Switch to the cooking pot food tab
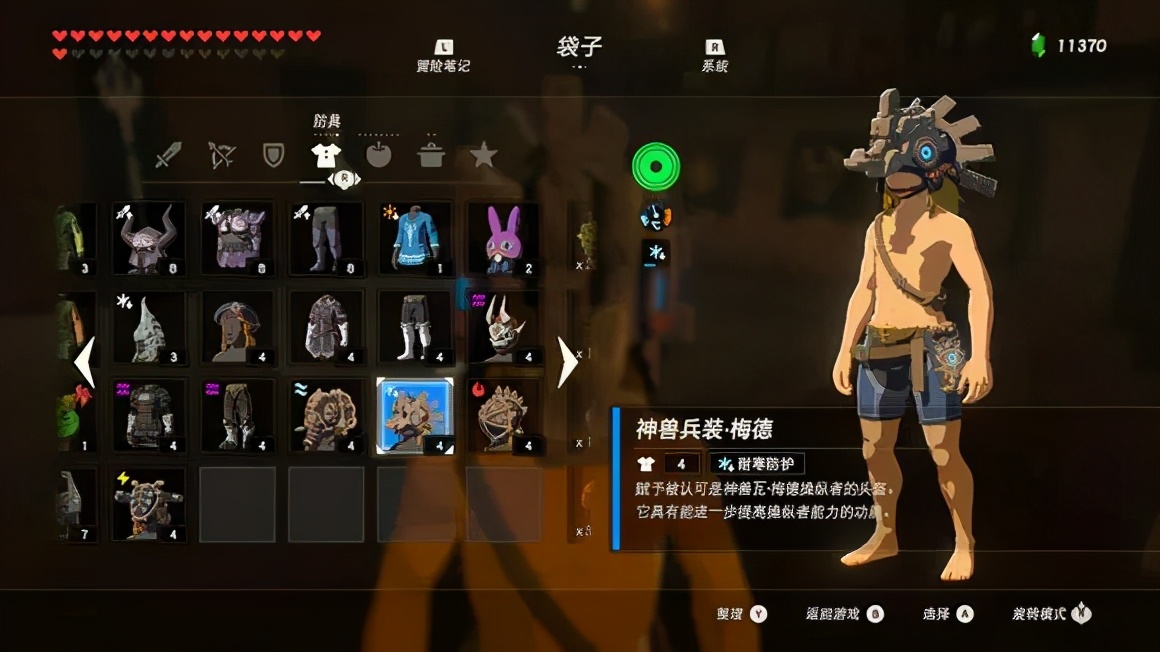The image size is (1160, 652). pyautogui.click(x=431, y=155)
